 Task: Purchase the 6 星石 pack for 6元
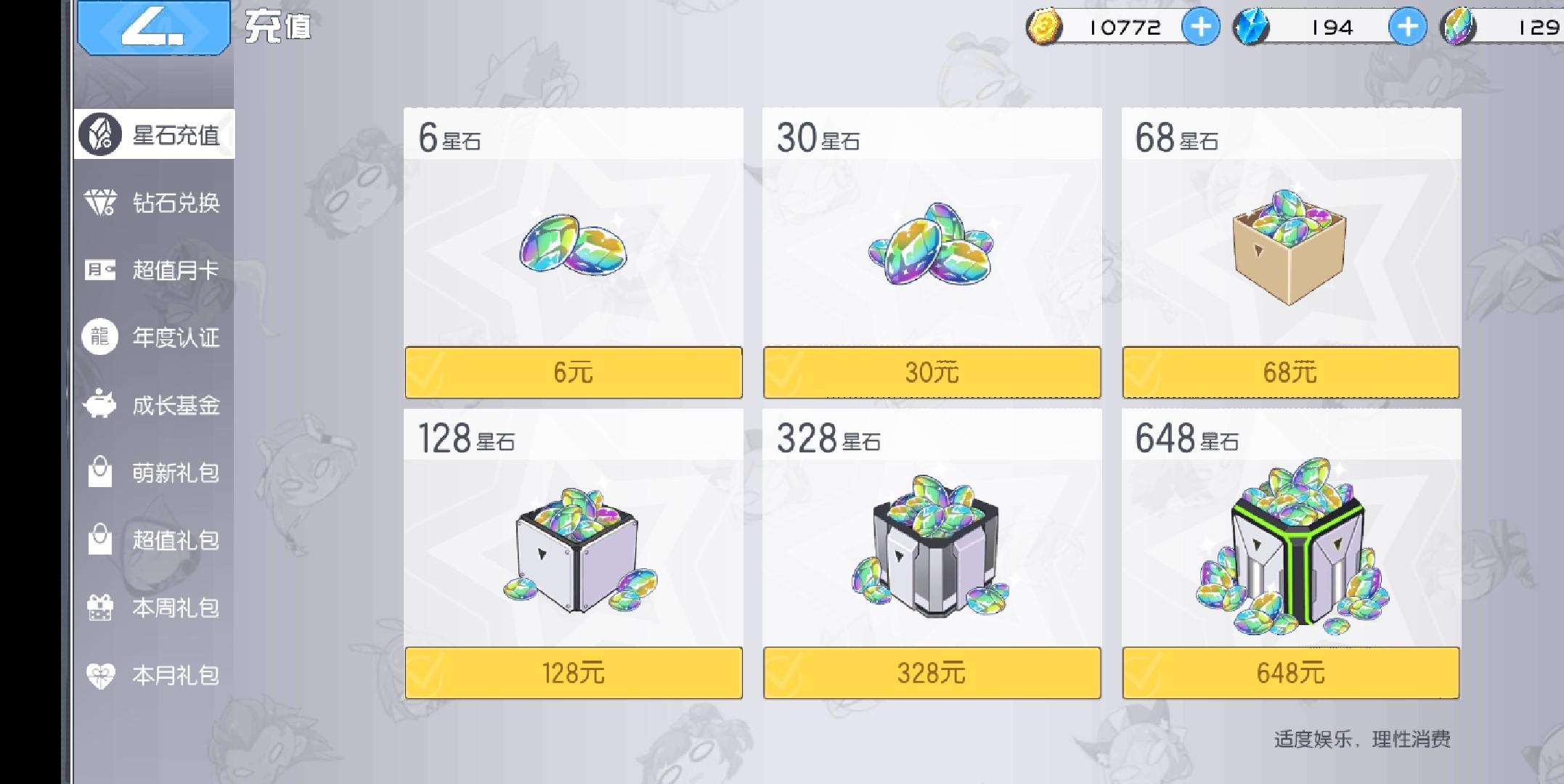pyautogui.click(x=573, y=372)
